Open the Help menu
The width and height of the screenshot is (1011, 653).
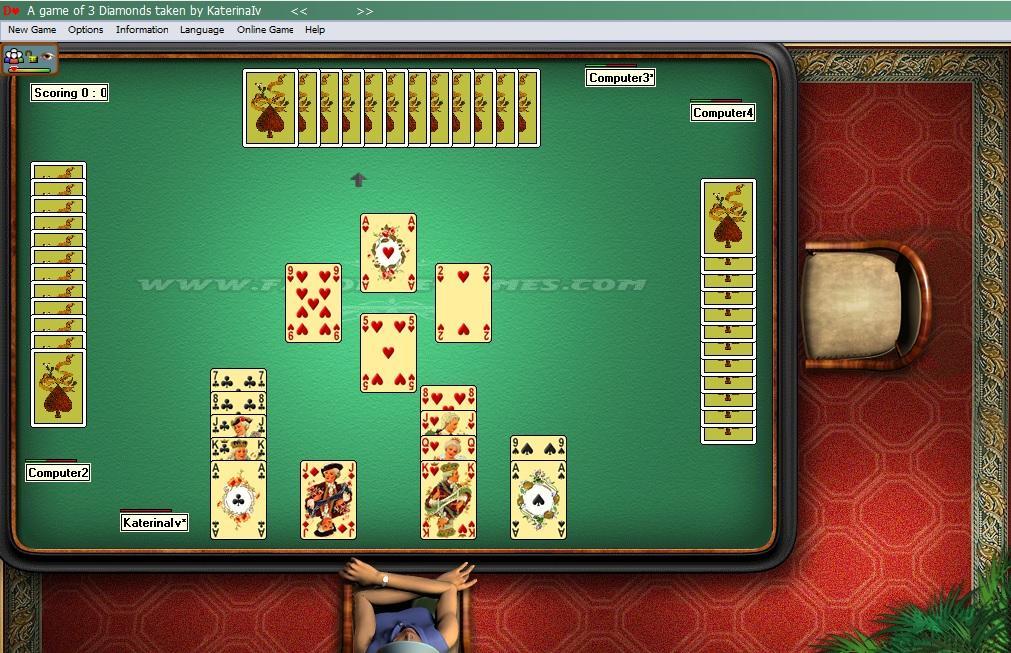(x=315, y=30)
